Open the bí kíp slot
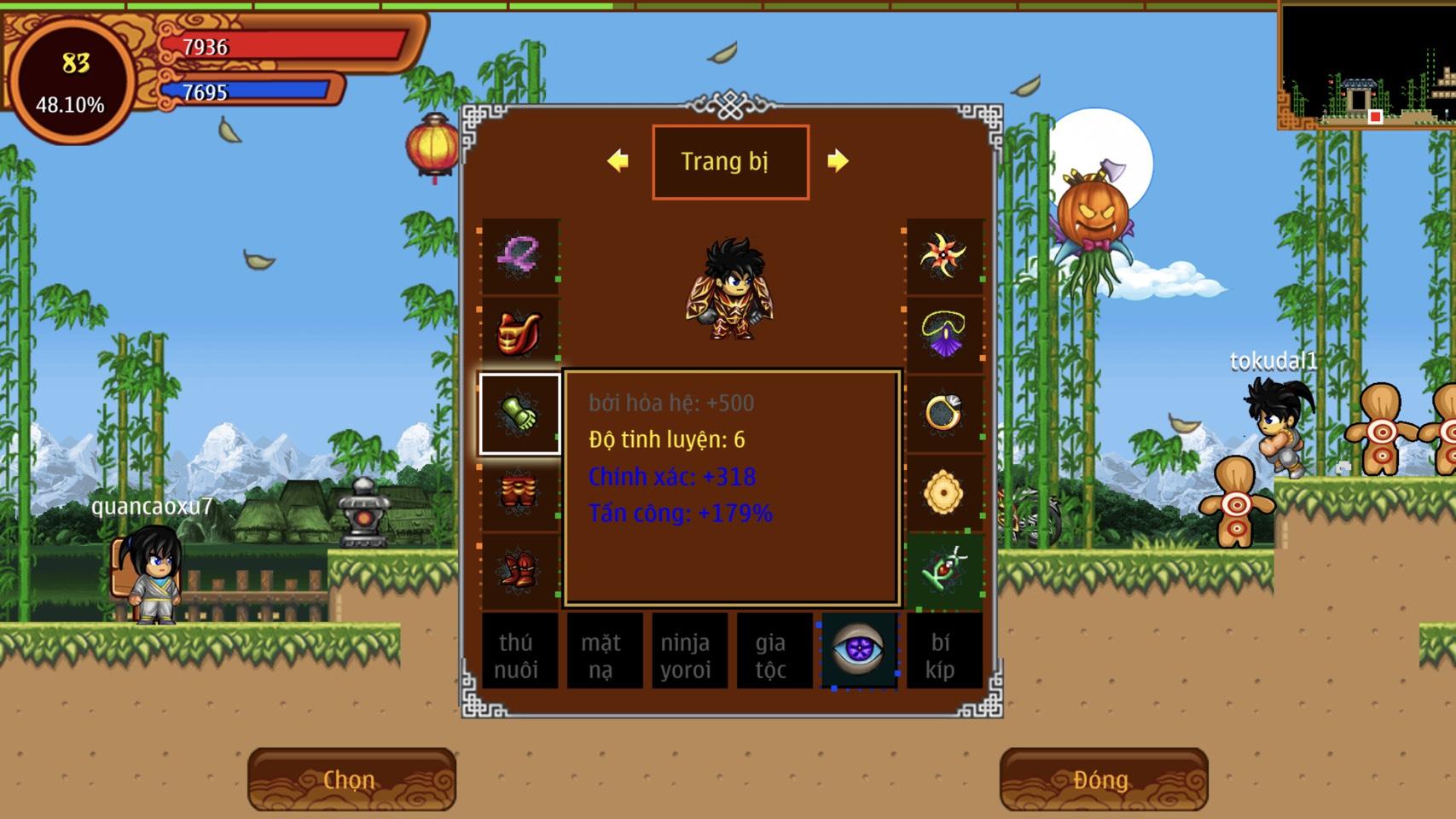 click(941, 653)
